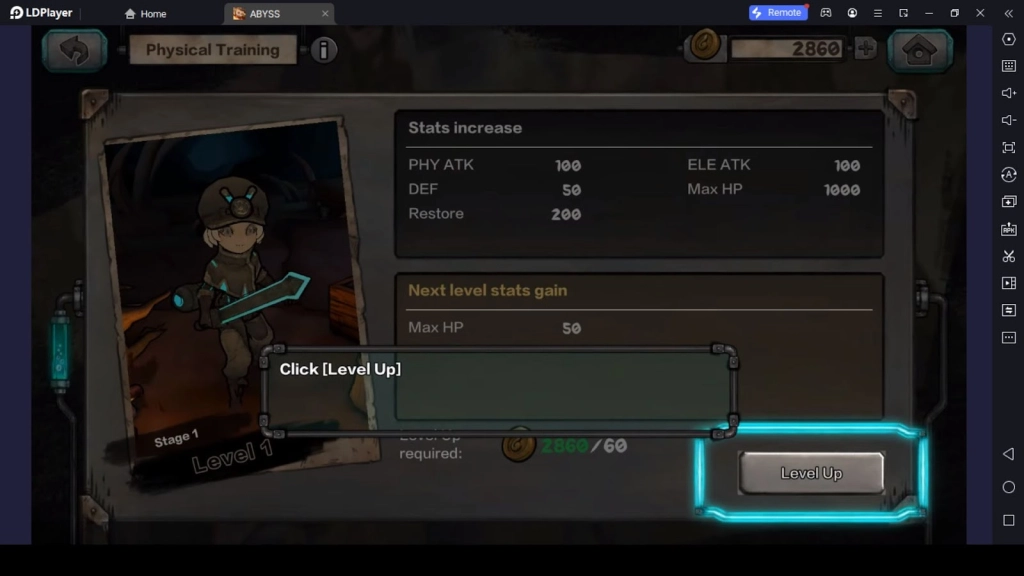Viewport: 1024px width, 576px height.
Task: Switch to the LDPlayer Home tab
Action: (x=145, y=14)
